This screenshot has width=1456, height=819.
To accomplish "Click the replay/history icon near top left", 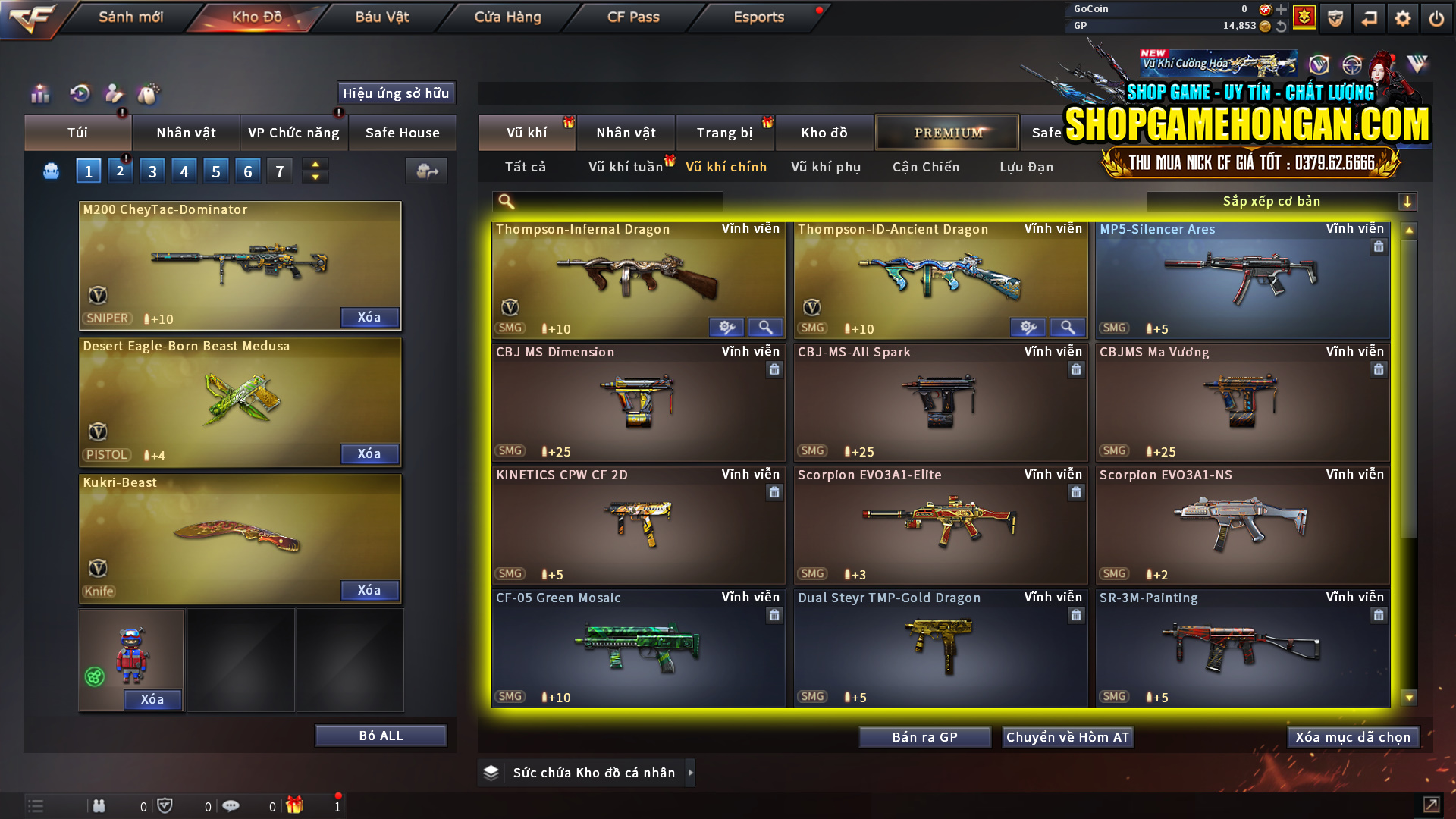I will [x=80, y=94].
